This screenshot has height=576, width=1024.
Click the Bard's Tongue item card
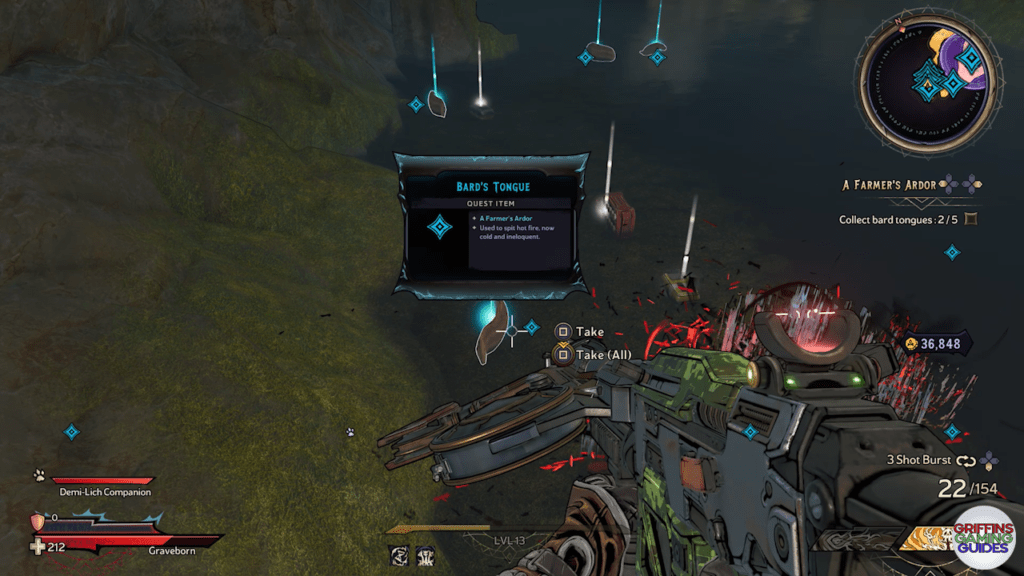(x=490, y=225)
